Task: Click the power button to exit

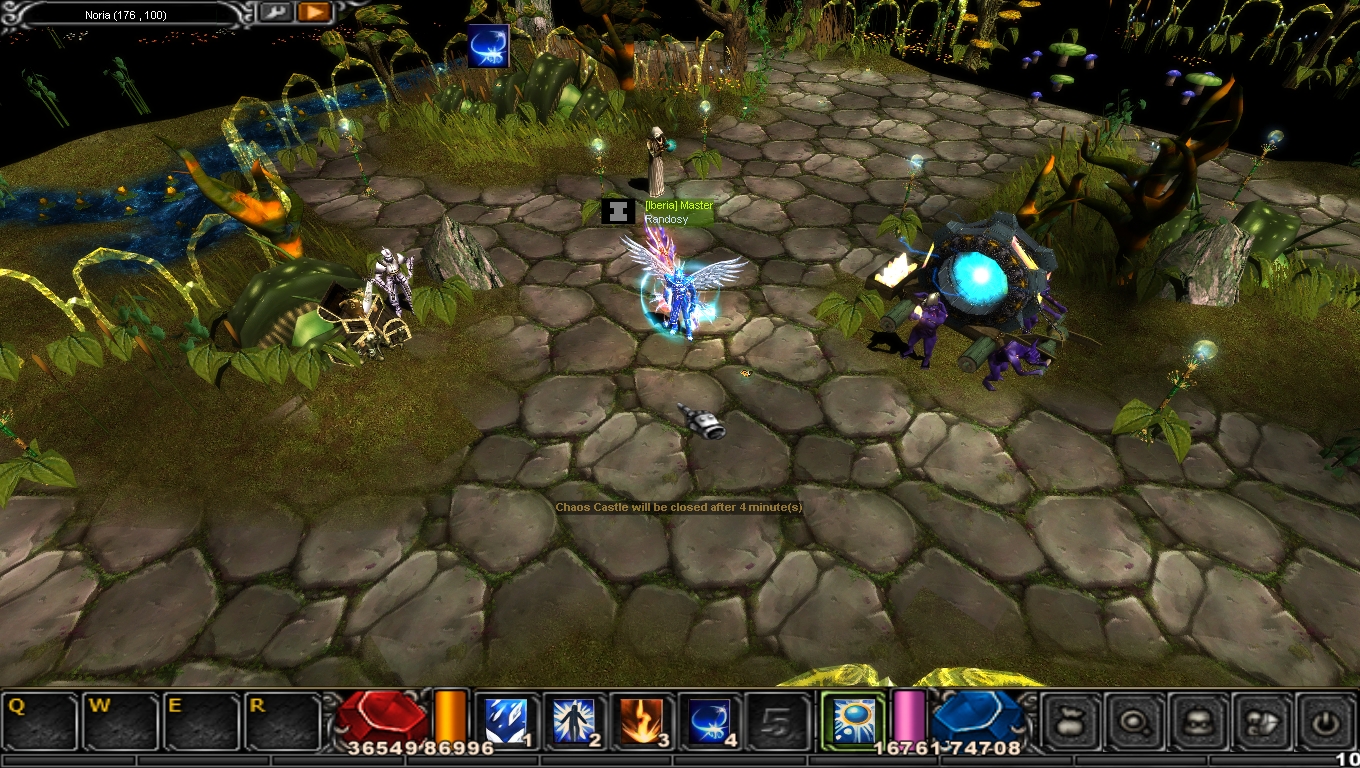Action: pos(1326,720)
